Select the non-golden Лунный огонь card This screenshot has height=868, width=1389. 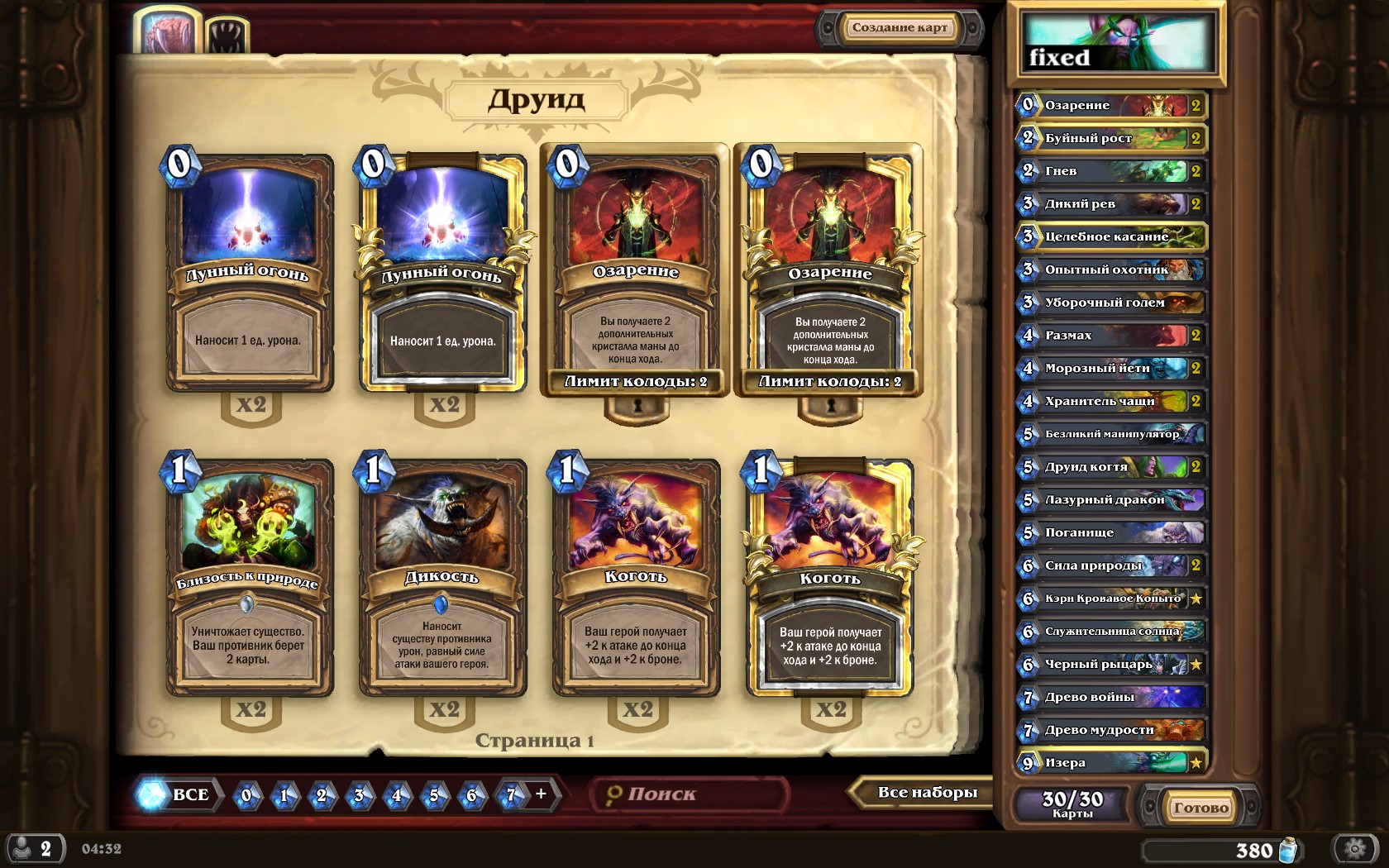(x=249, y=273)
